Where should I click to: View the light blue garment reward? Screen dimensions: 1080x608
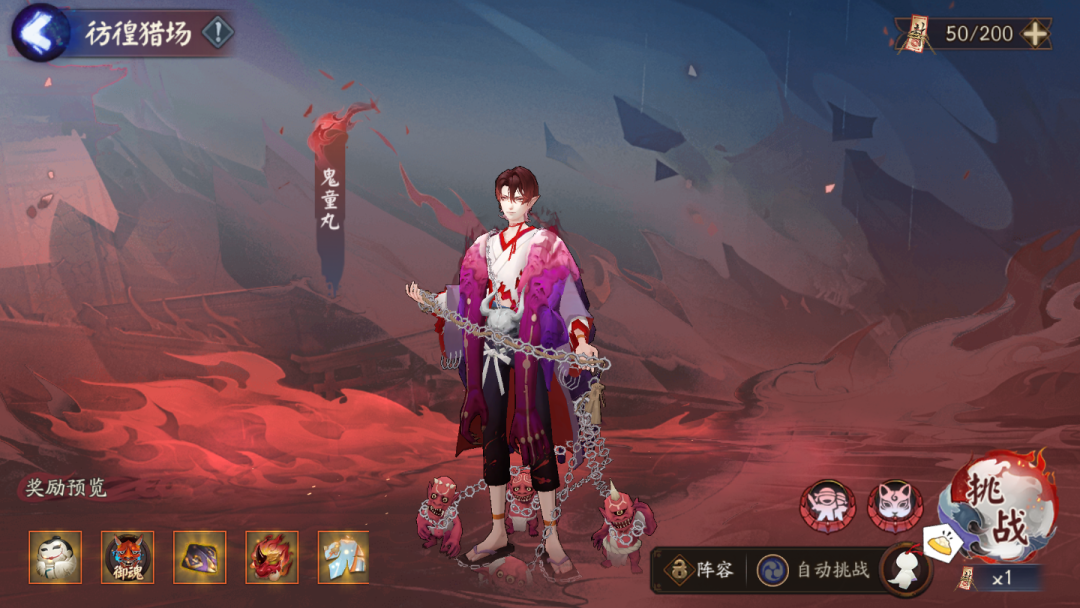coord(343,557)
